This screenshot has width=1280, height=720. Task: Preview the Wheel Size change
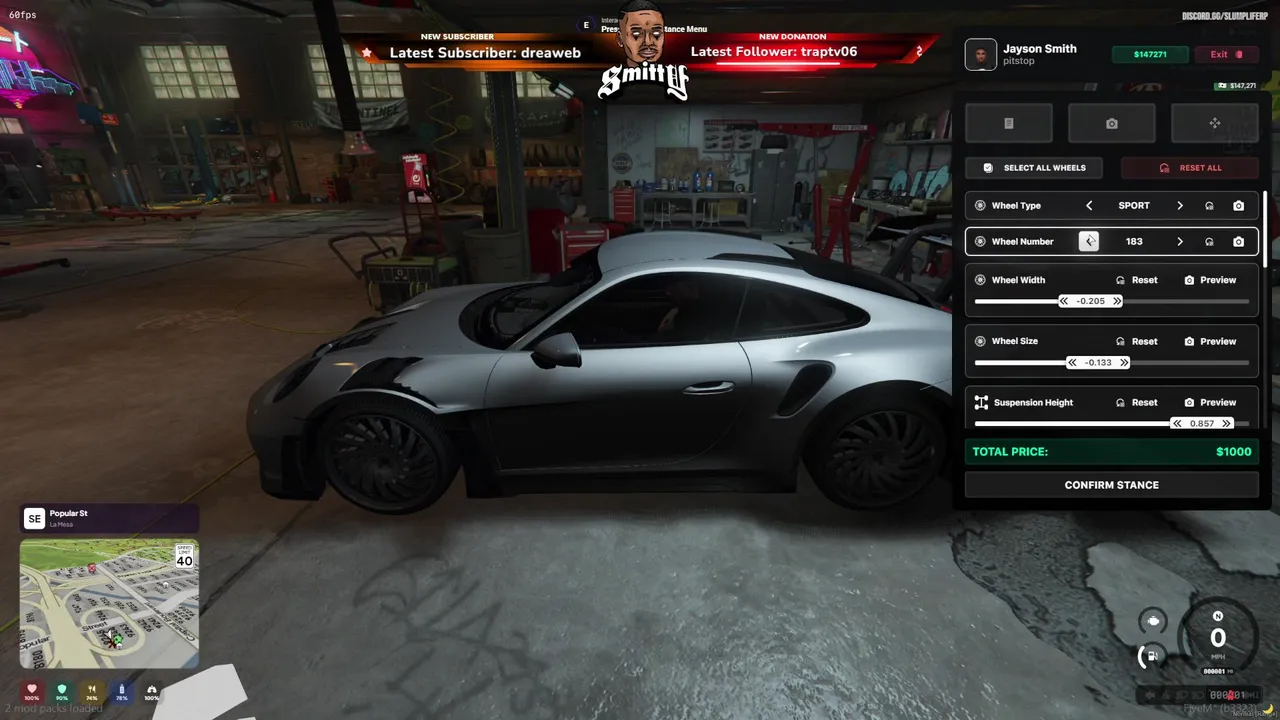(x=1210, y=342)
